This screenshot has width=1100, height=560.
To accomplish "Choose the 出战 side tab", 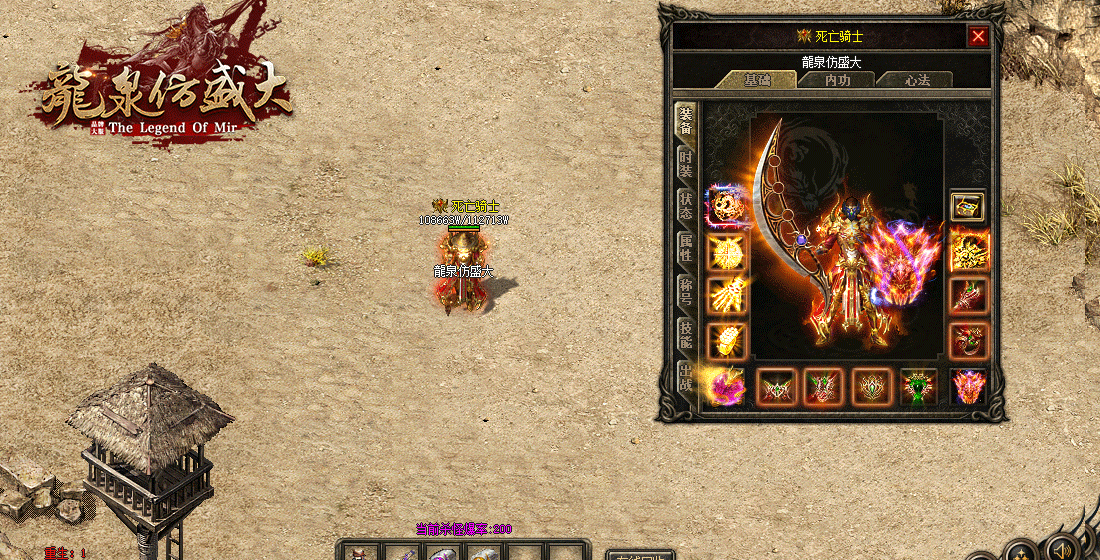I will [686, 378].
